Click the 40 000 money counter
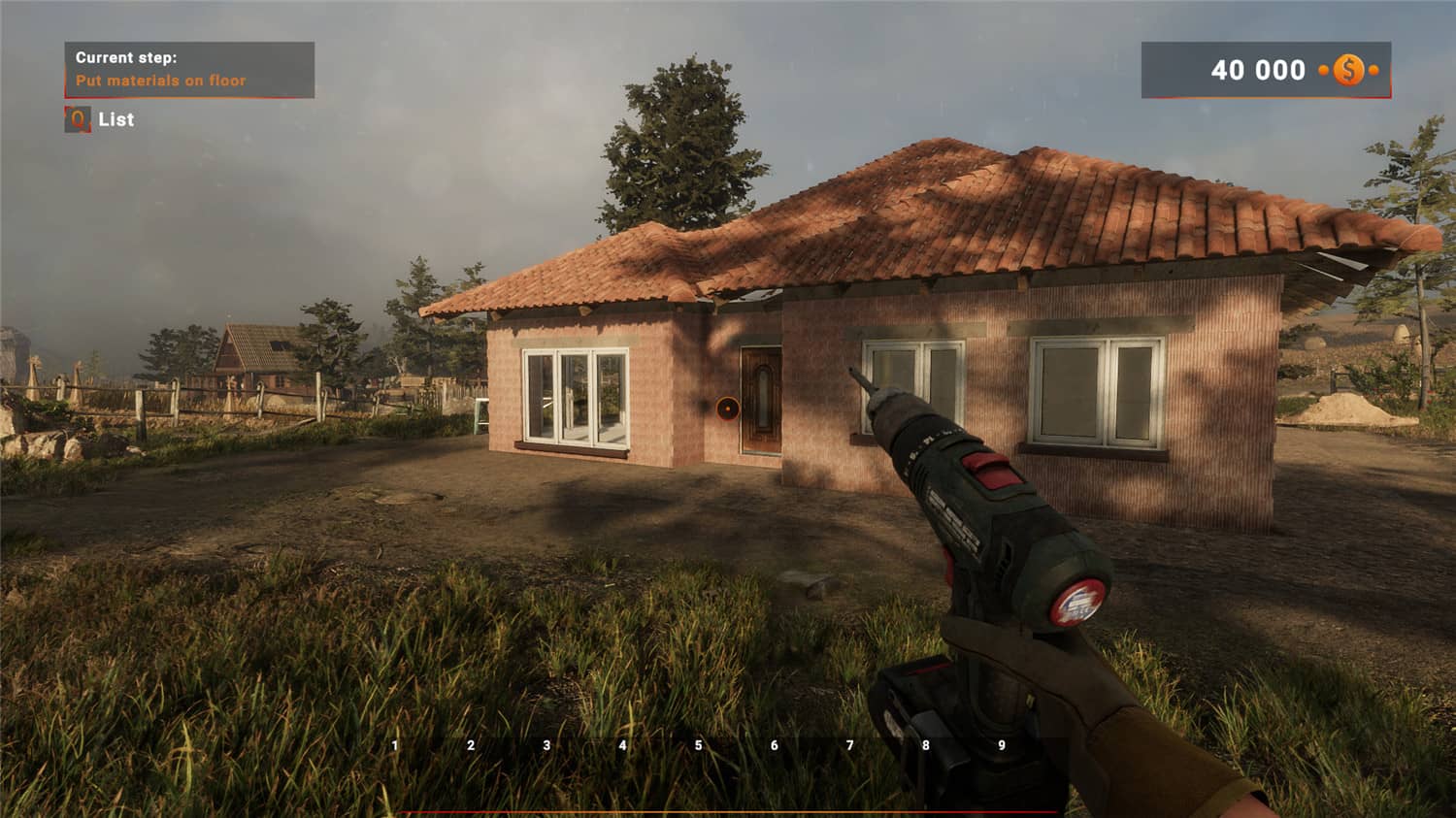The height and width of the screenshot is (818, 1456). click(1258, 70)
